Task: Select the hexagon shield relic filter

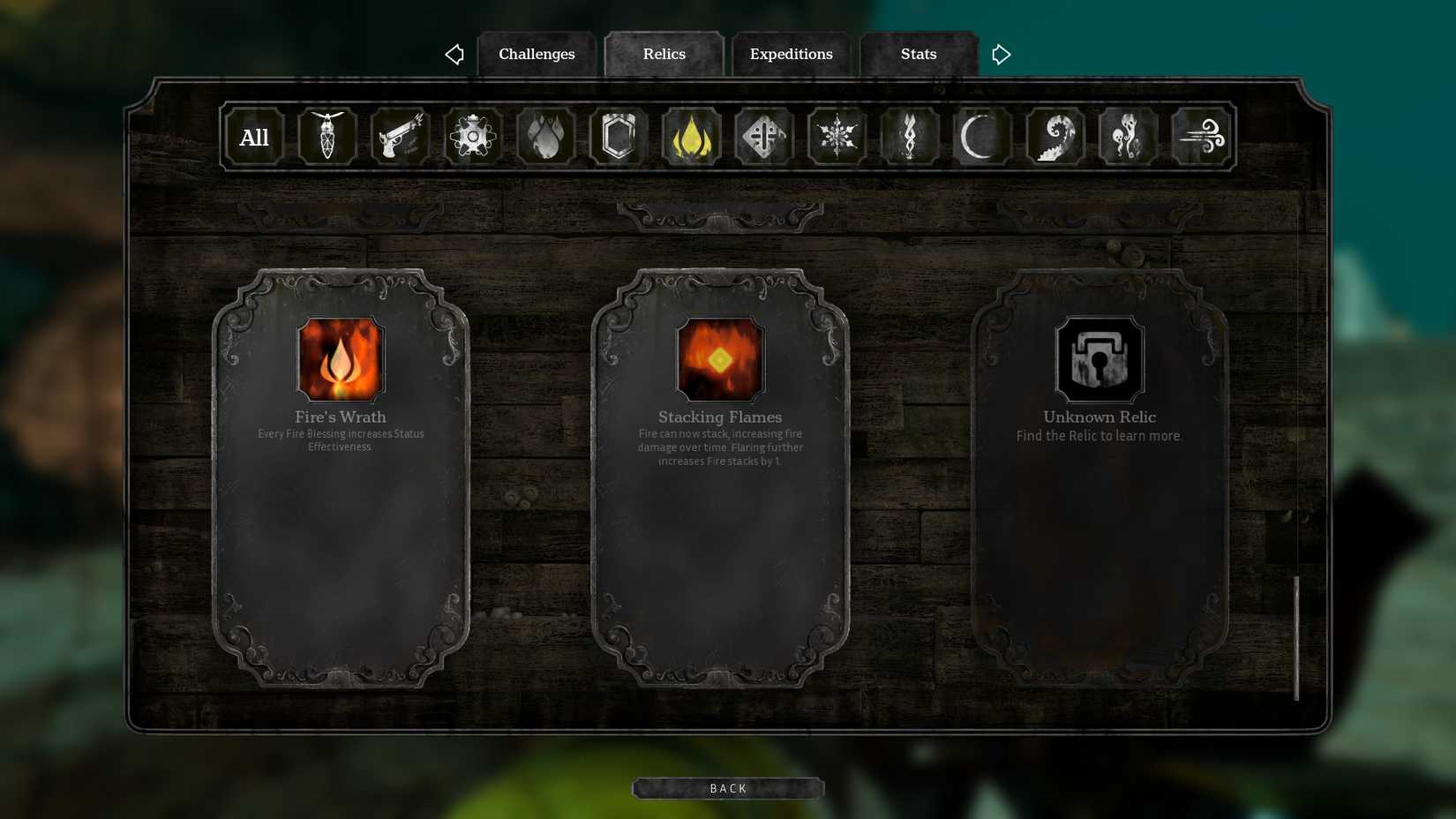Action: pos(618,136)
